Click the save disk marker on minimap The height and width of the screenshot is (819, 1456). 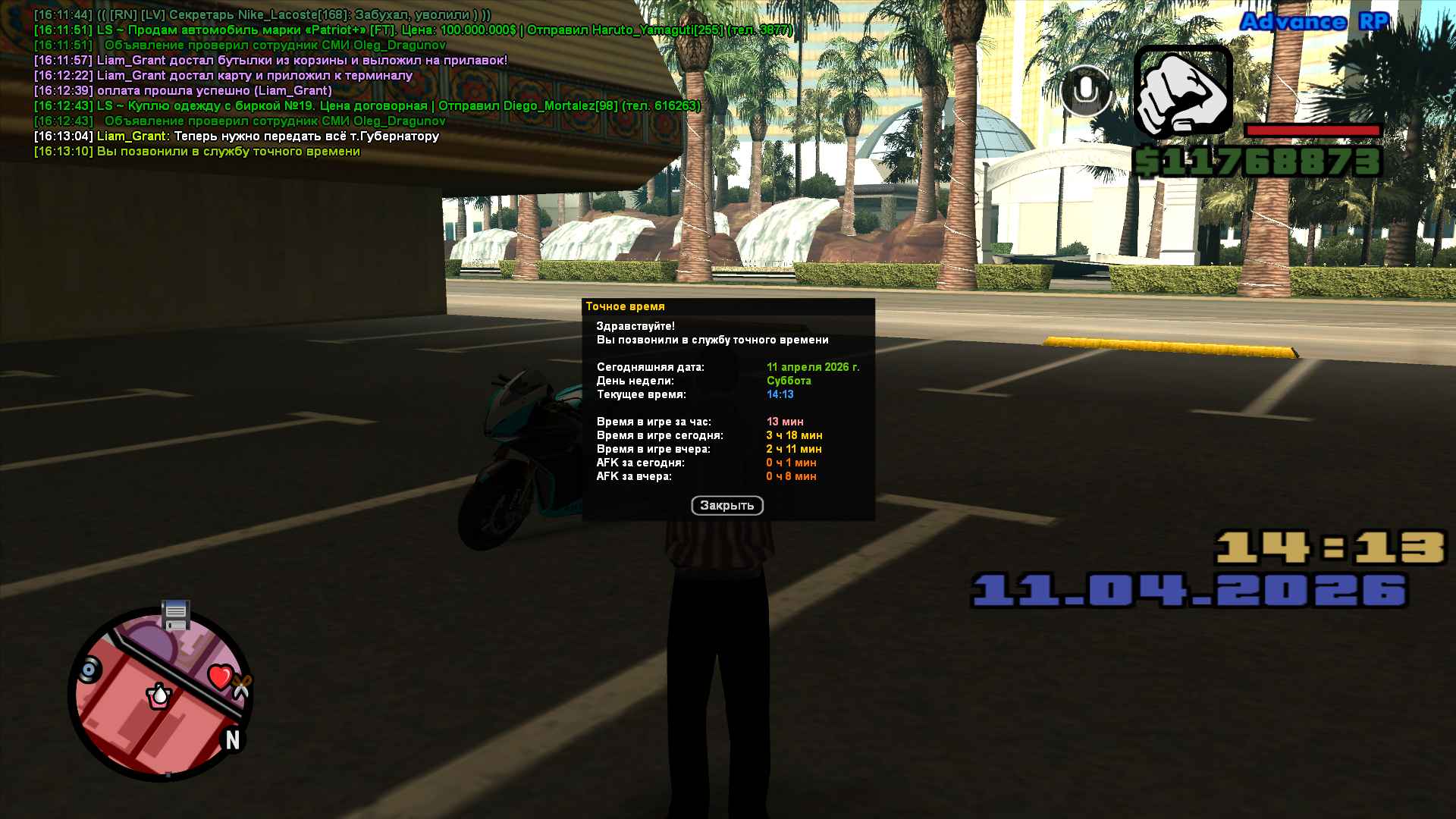point(175,615)
